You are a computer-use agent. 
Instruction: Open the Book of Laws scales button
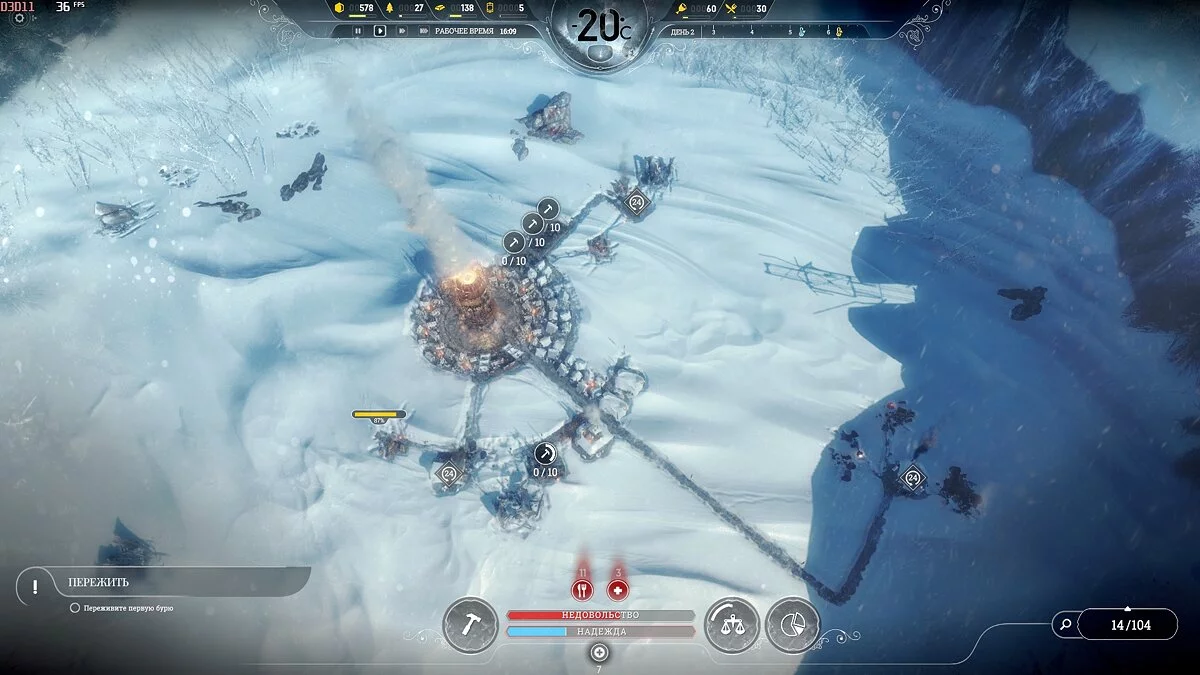(732, 625)
